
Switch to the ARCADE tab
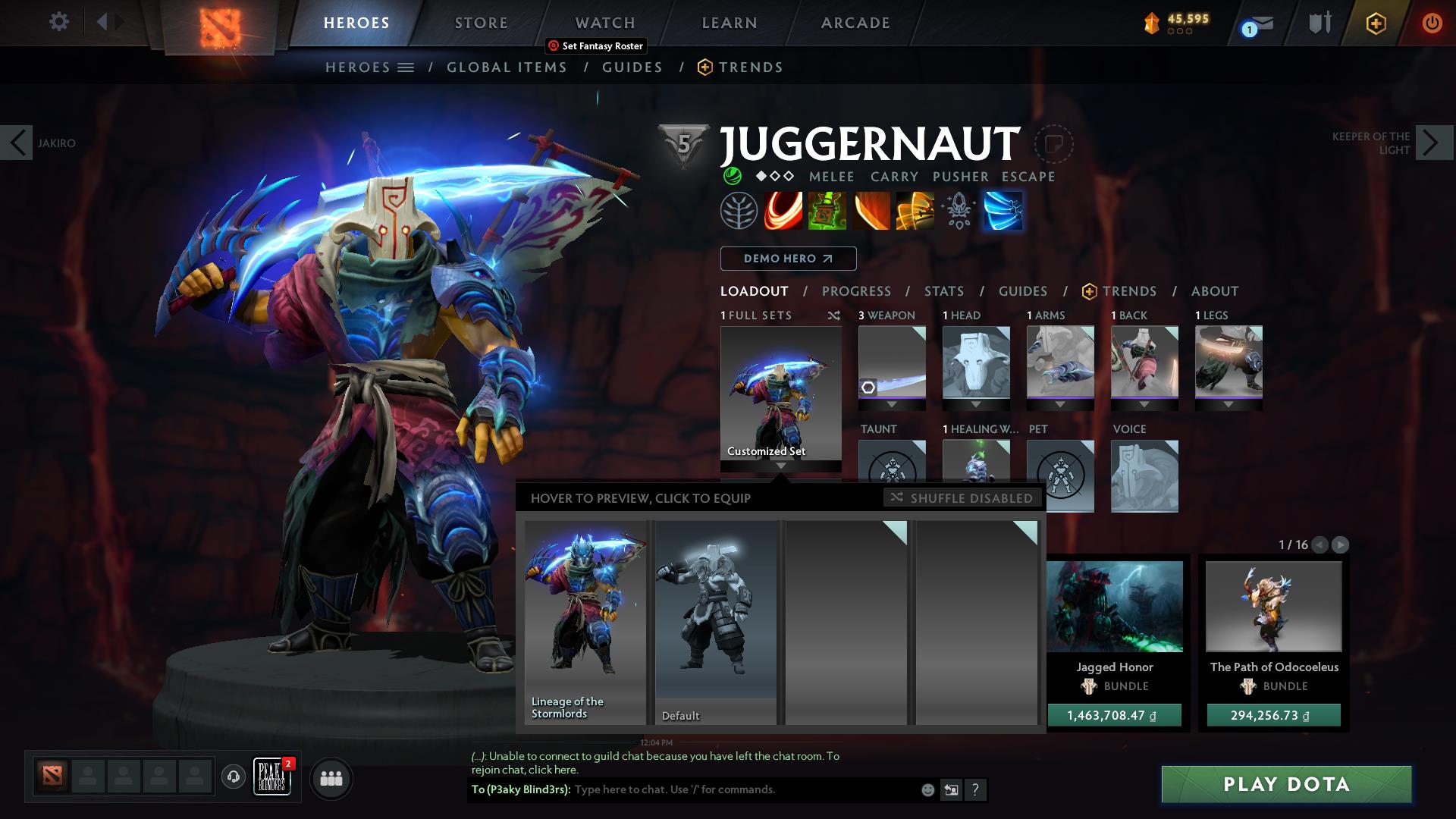pos(855,23)
